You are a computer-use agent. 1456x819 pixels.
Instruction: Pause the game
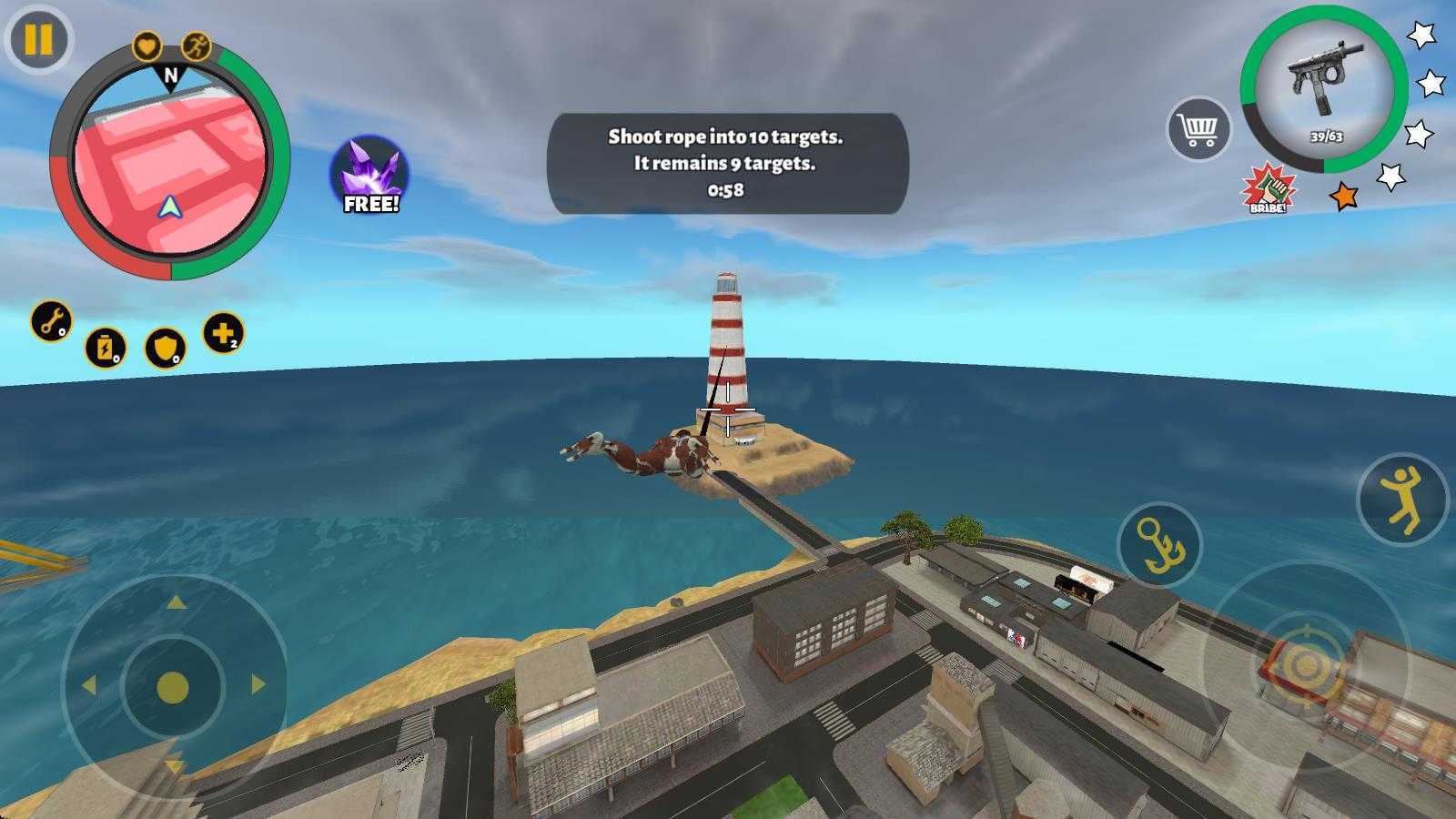(38, 39)
